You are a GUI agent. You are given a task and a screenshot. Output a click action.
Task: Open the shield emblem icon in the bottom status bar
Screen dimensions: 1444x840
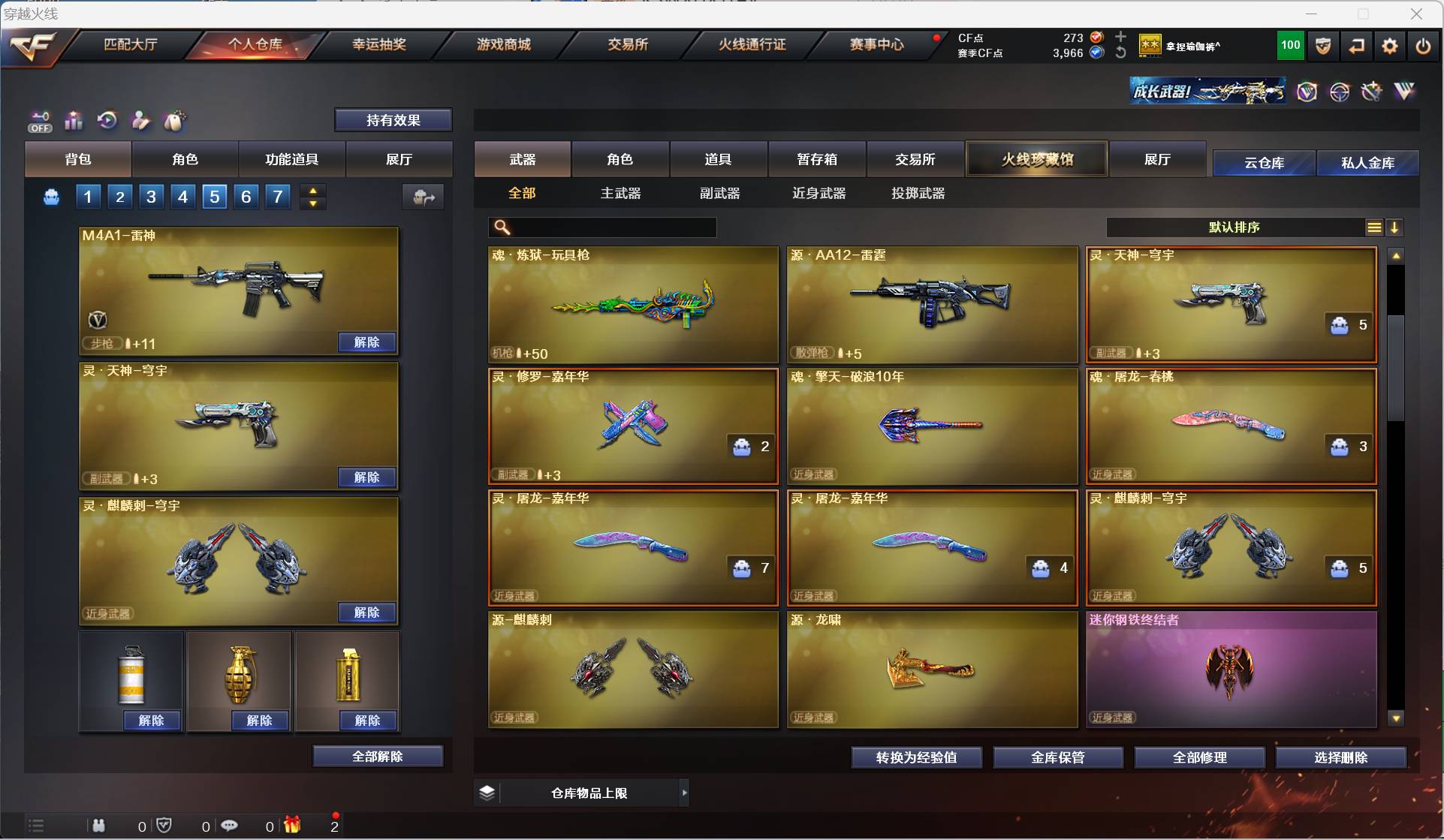(165, 826)
